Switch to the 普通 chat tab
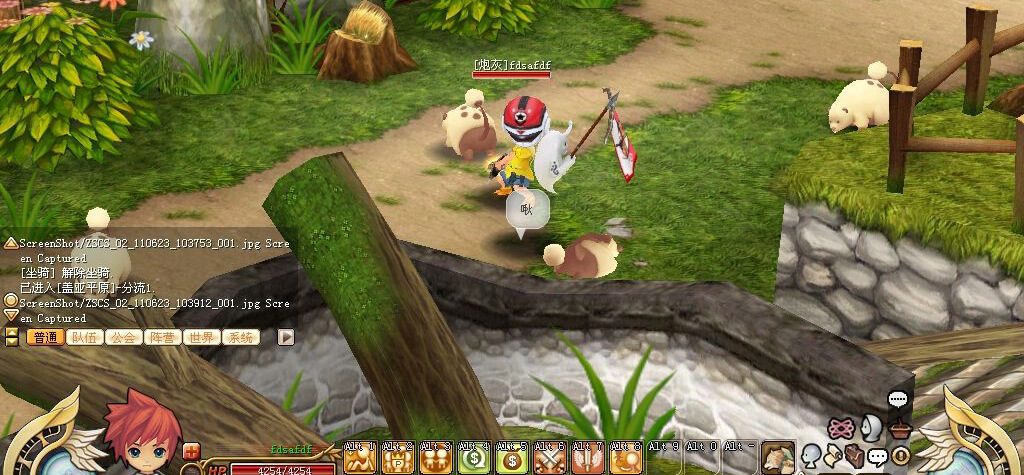 (45, 338)
